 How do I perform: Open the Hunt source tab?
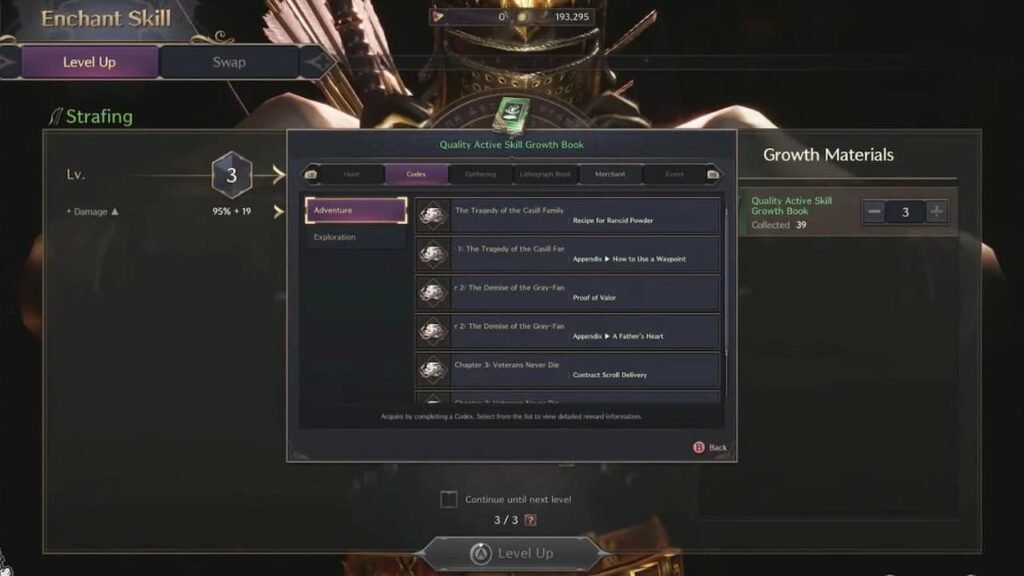click(x=351, y=174)
